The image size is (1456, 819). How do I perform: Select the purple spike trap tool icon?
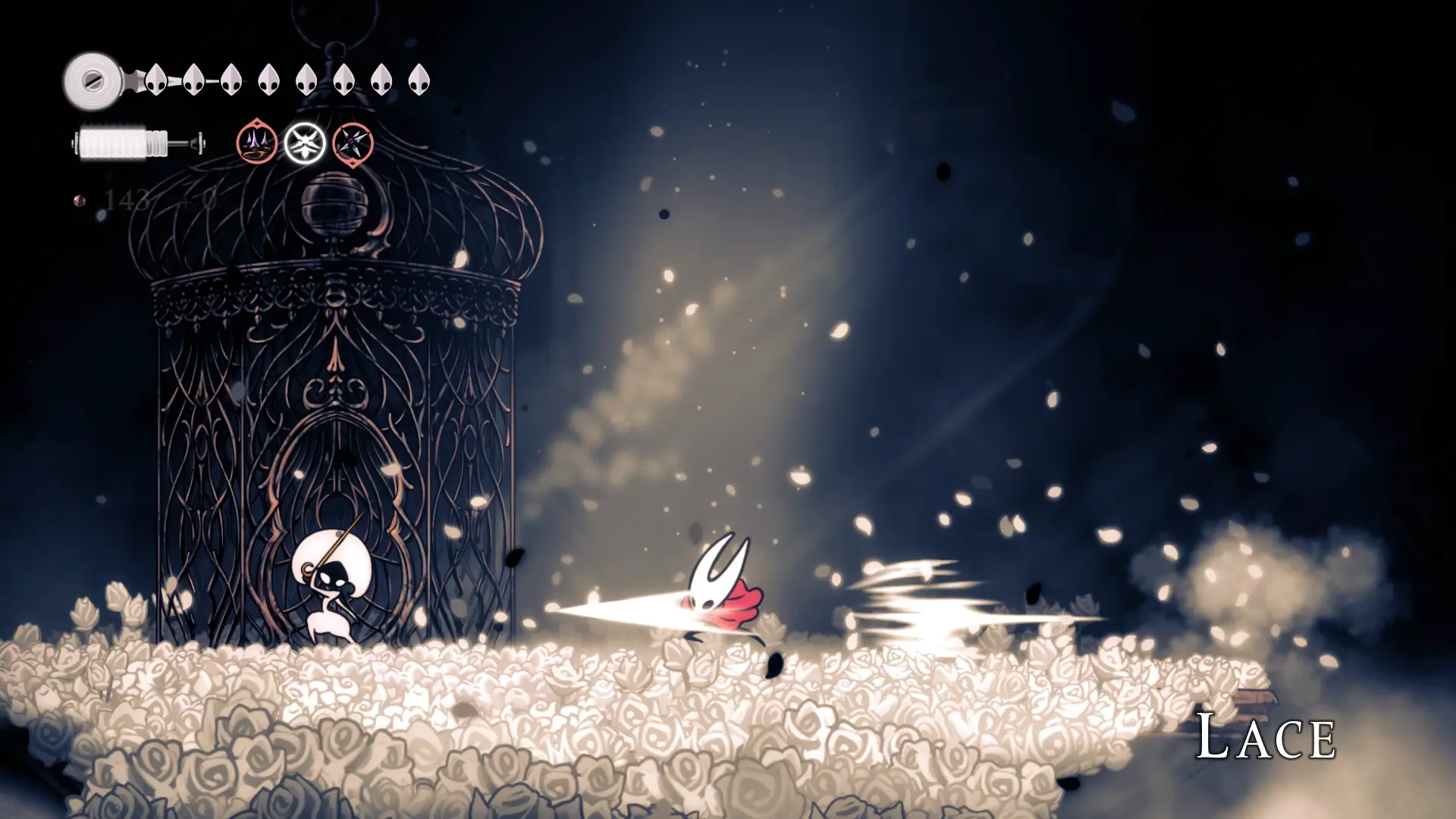tap(256, 142)
